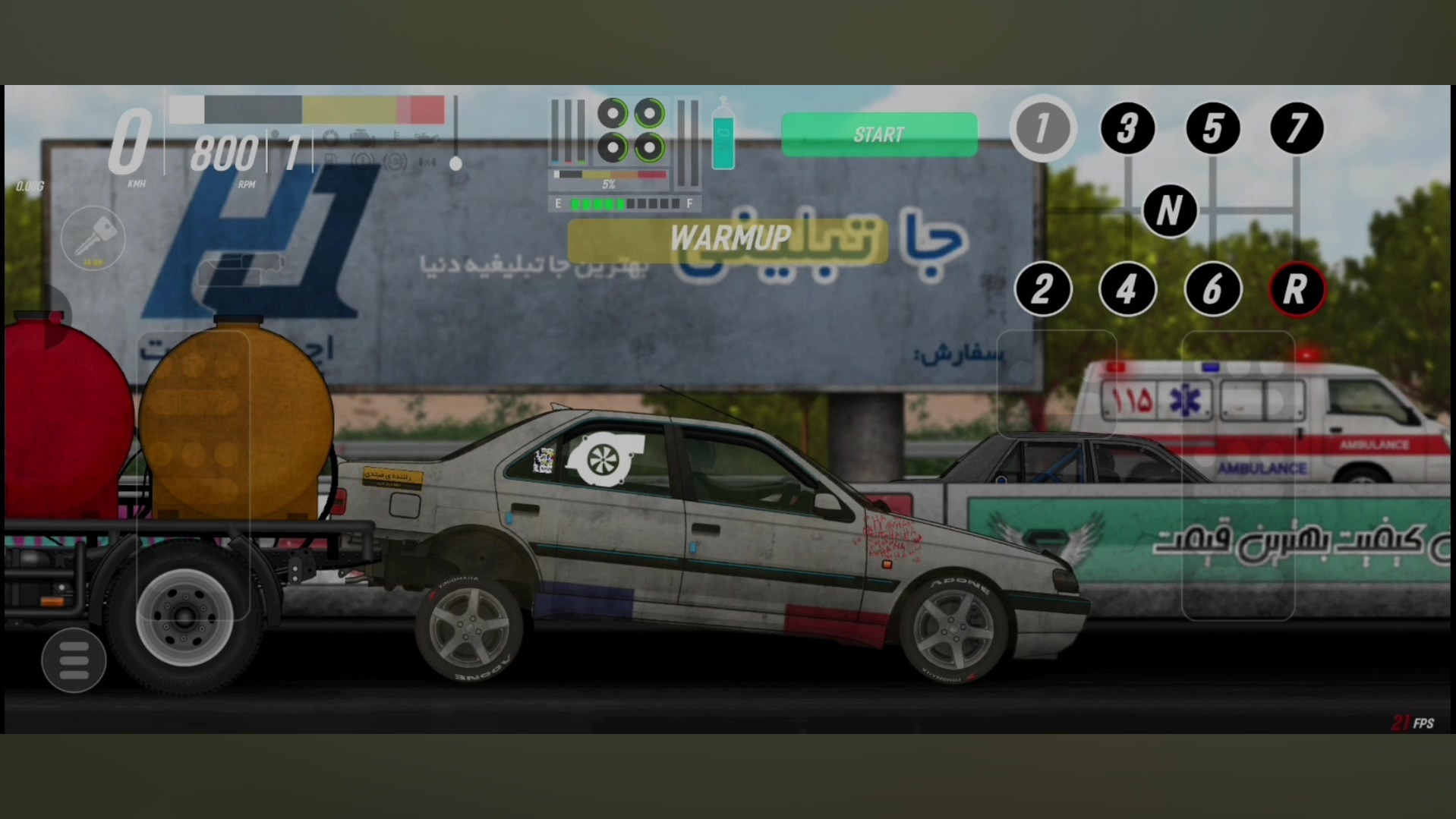Select gear 4 on the shifter
This screenshot has height=819, width=1456.
[x=1127, y=289]
